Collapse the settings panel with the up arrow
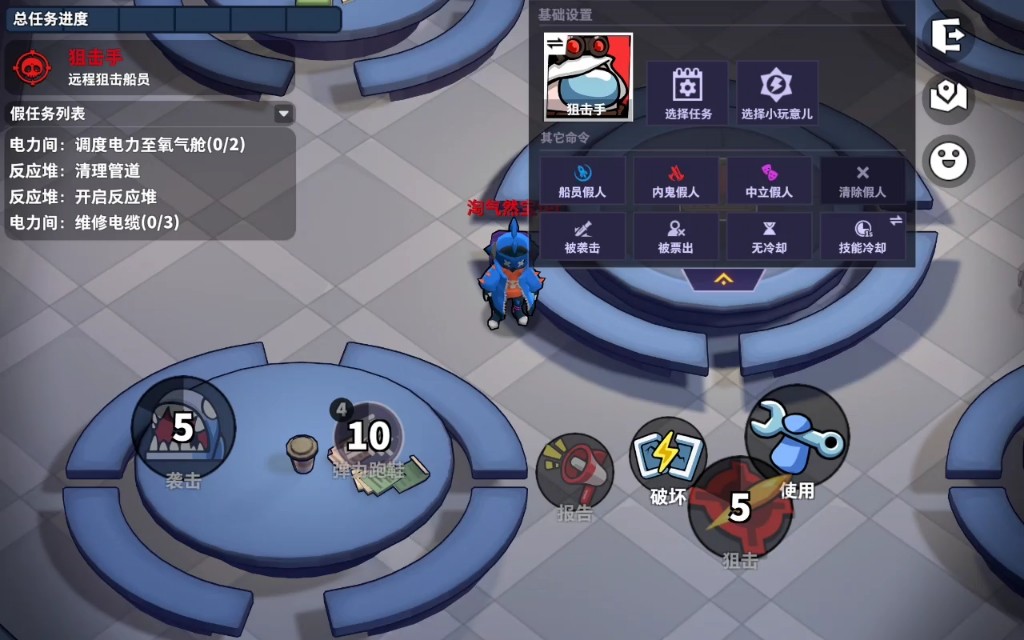1024x640 pixels. 724,279
